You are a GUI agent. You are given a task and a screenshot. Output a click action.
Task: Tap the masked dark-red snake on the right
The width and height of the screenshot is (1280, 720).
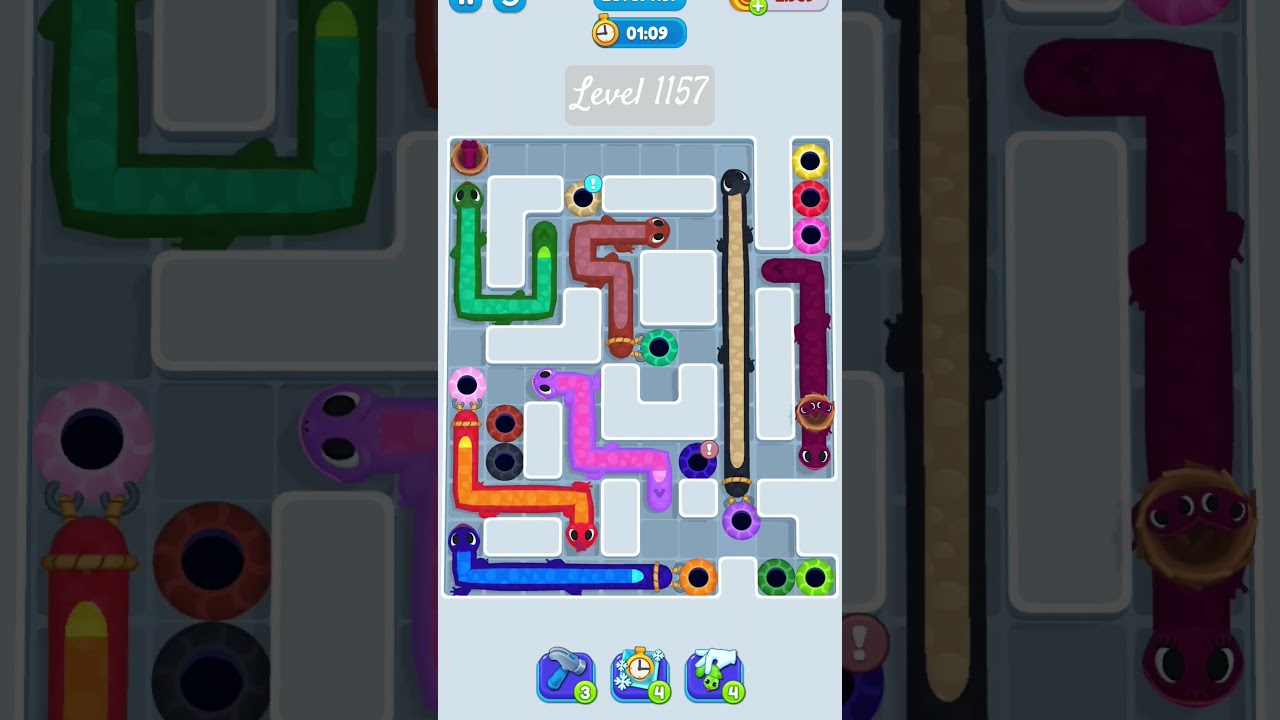(x=814, y=411)
